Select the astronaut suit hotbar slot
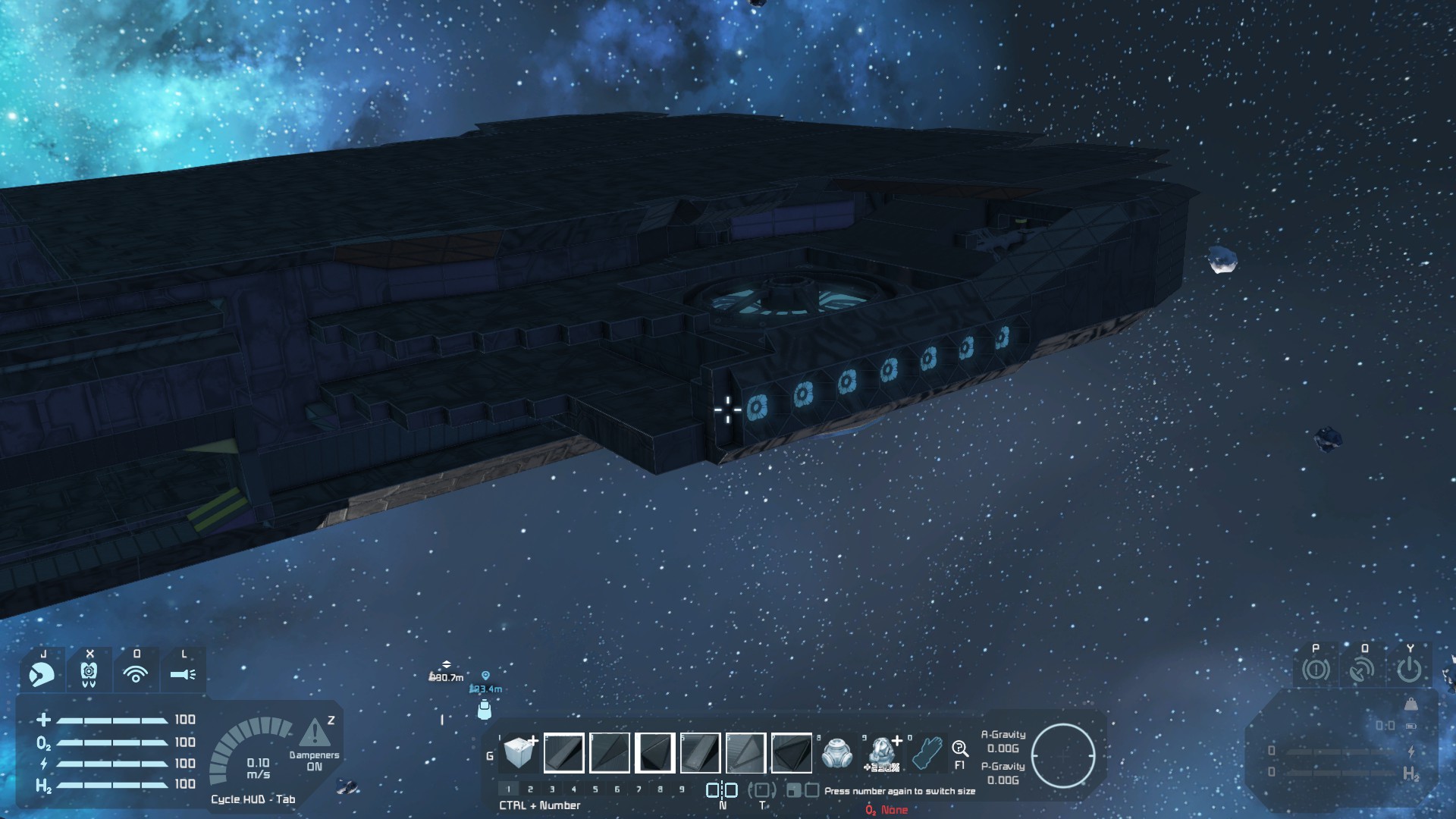Image resolution: width=1456 pixels, height=819 pixels. click(882, 753)
